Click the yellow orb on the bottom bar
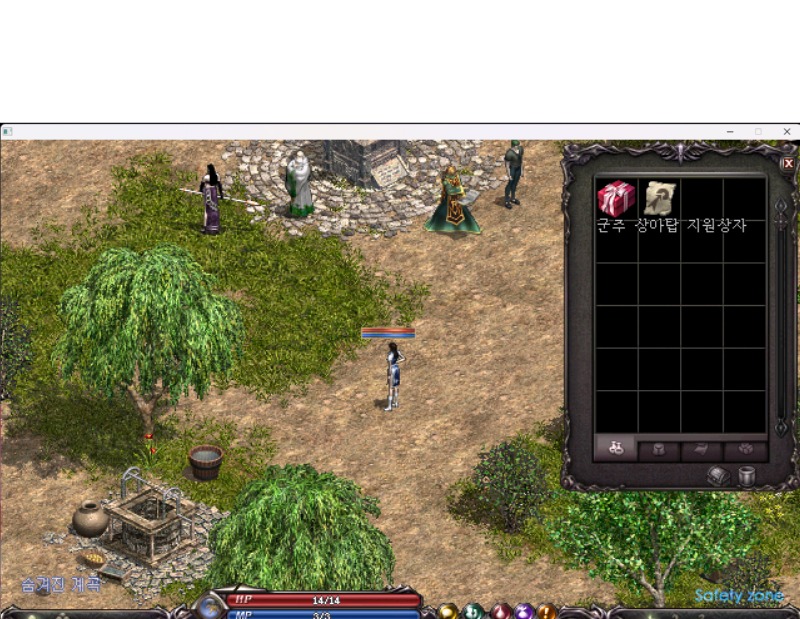The image size is (800, 619). tap(449, 610)
